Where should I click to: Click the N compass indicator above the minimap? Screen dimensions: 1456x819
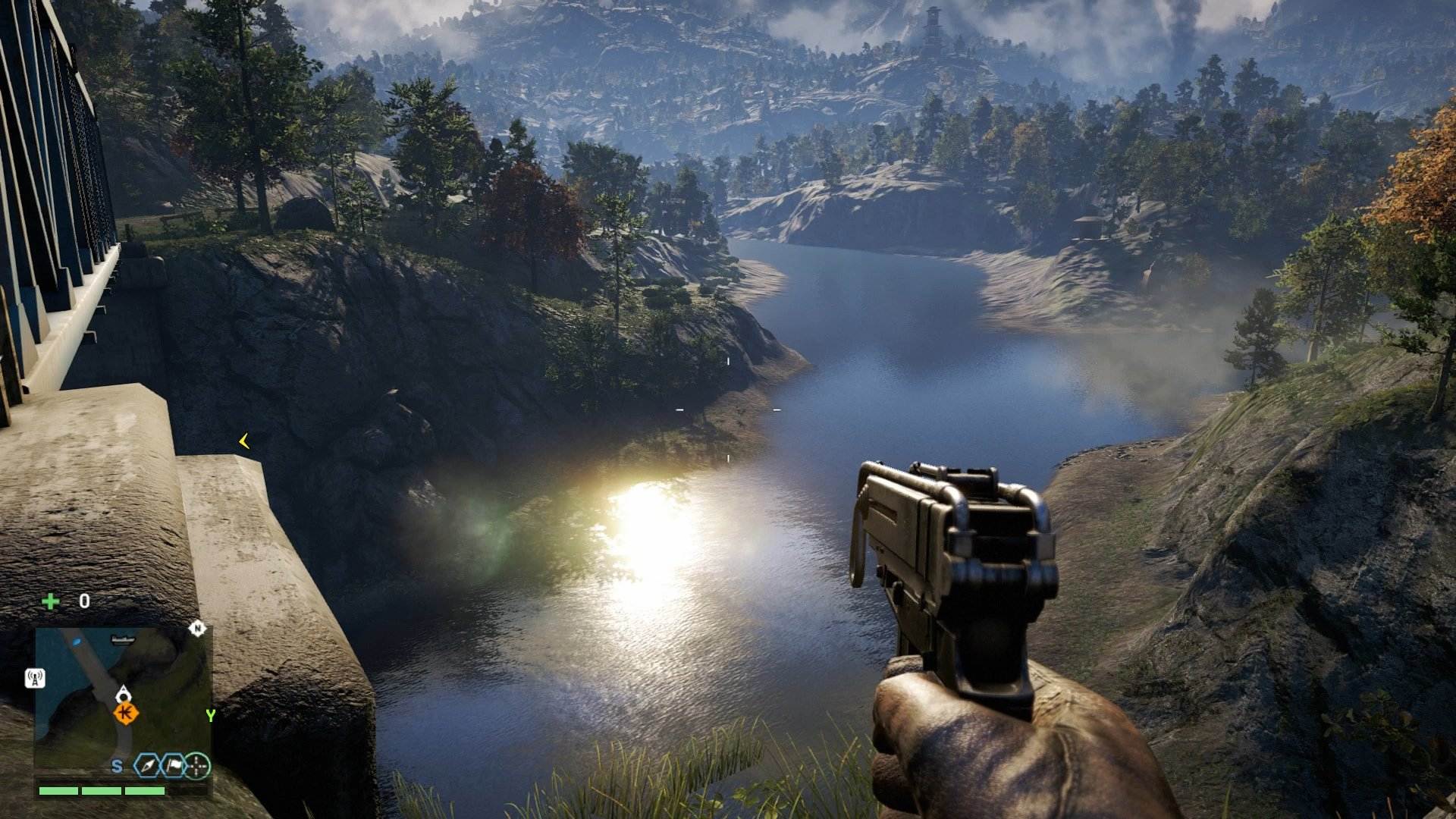pyautogui.click(x=198, y=629)
